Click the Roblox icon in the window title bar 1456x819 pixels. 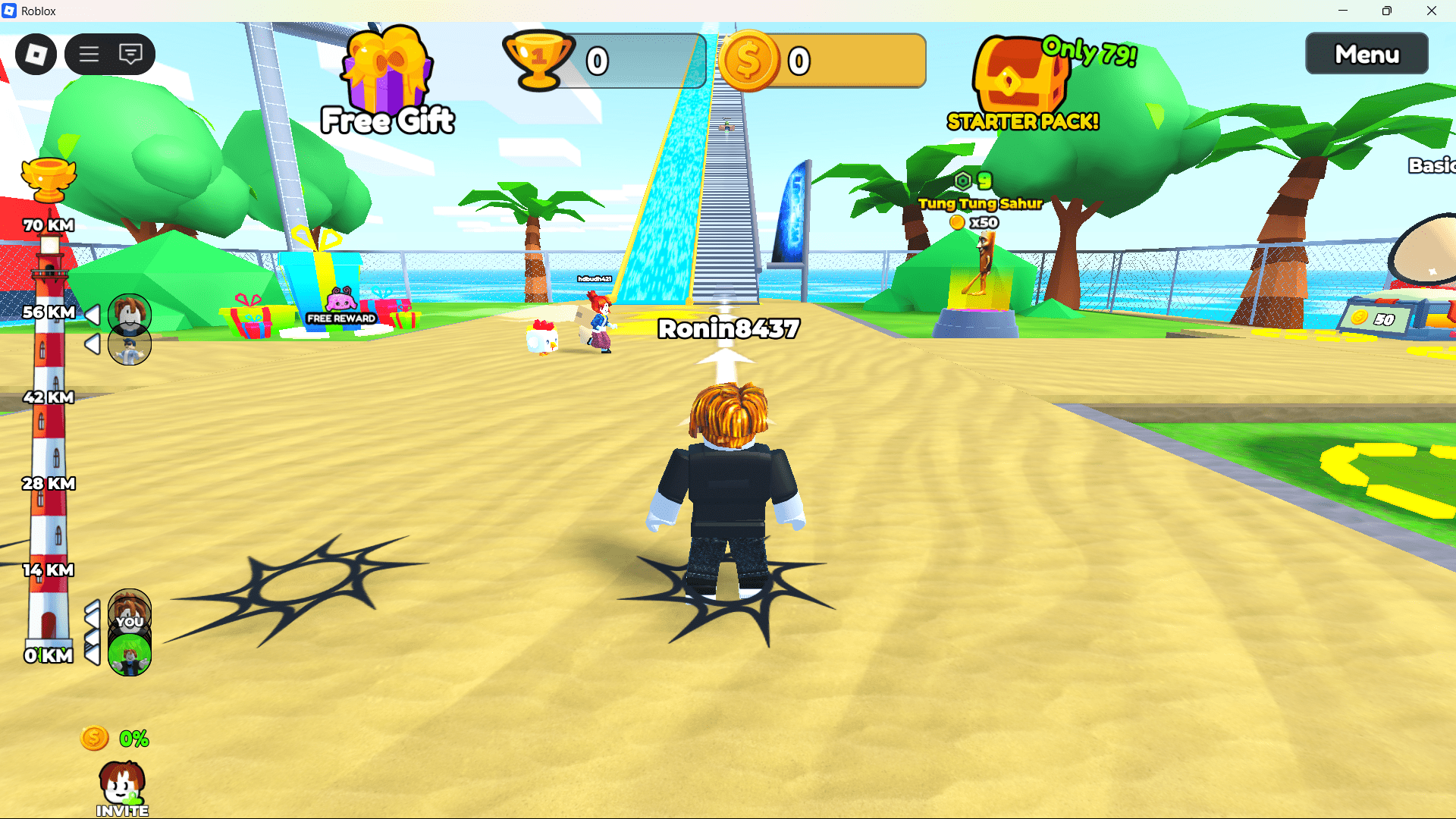11,11
